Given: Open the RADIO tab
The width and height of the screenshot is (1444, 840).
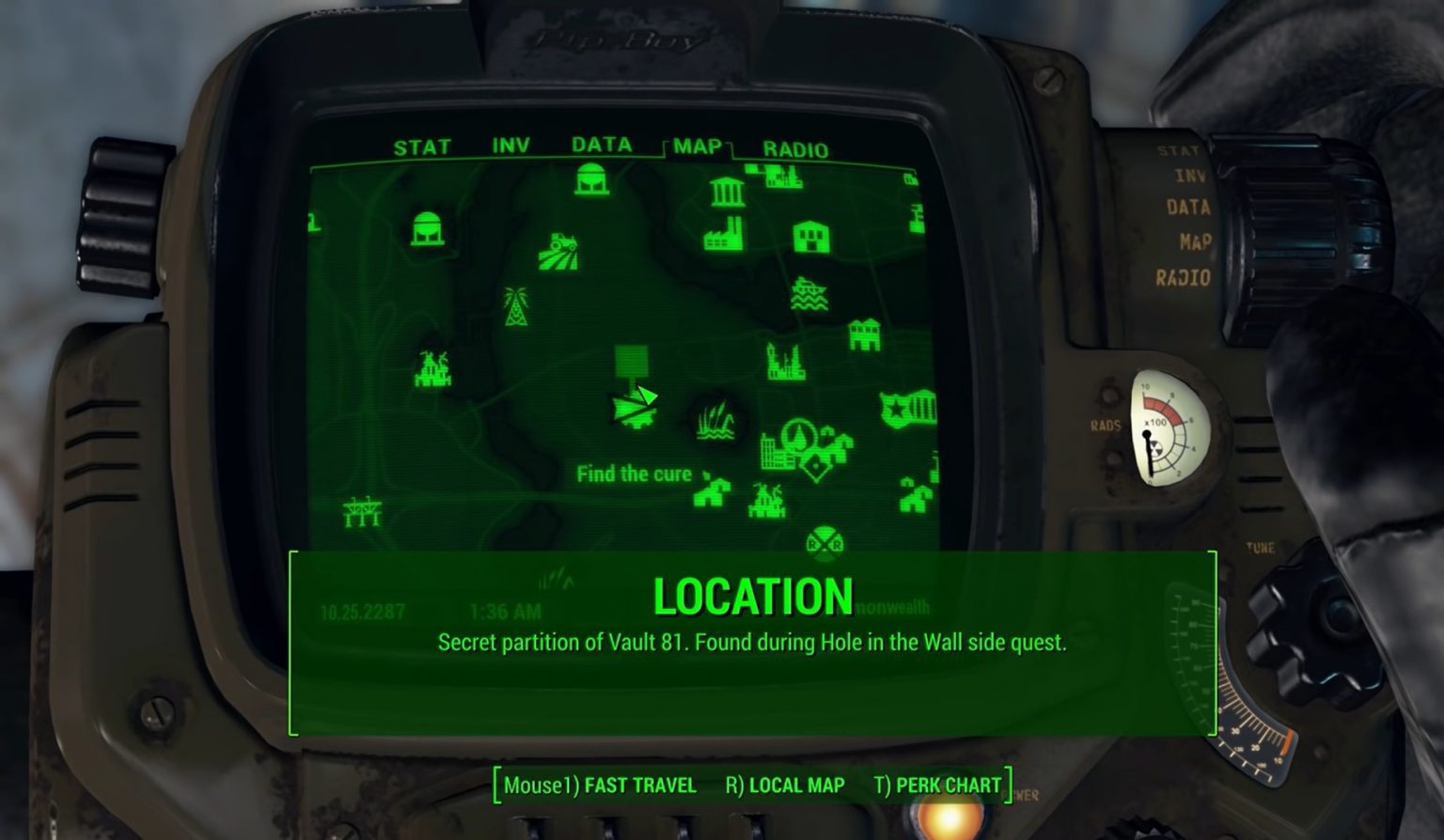Looking at the screenshot, I should click(x=795, y=149).
